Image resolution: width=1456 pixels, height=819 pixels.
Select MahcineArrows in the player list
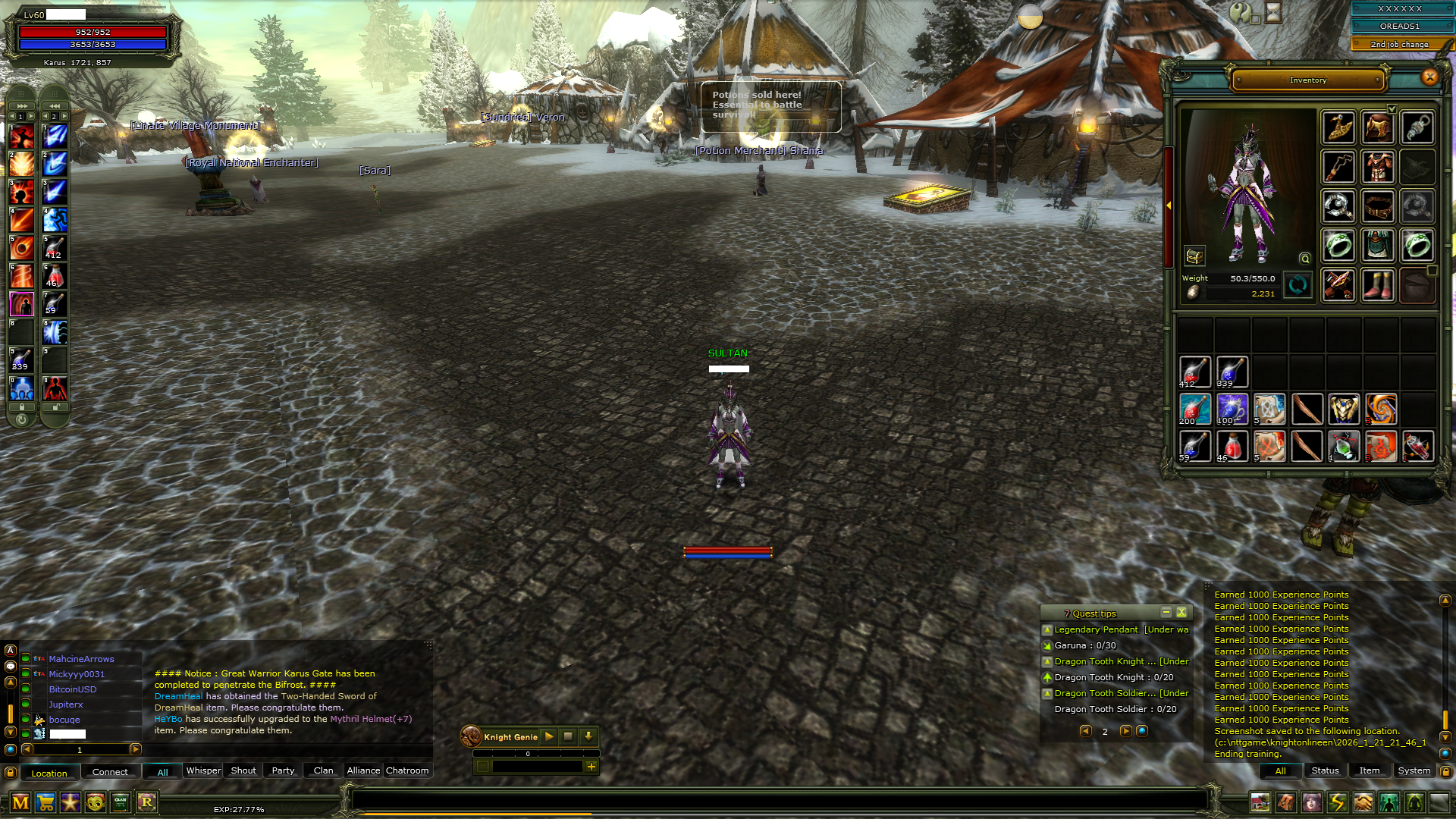point(81,659)
